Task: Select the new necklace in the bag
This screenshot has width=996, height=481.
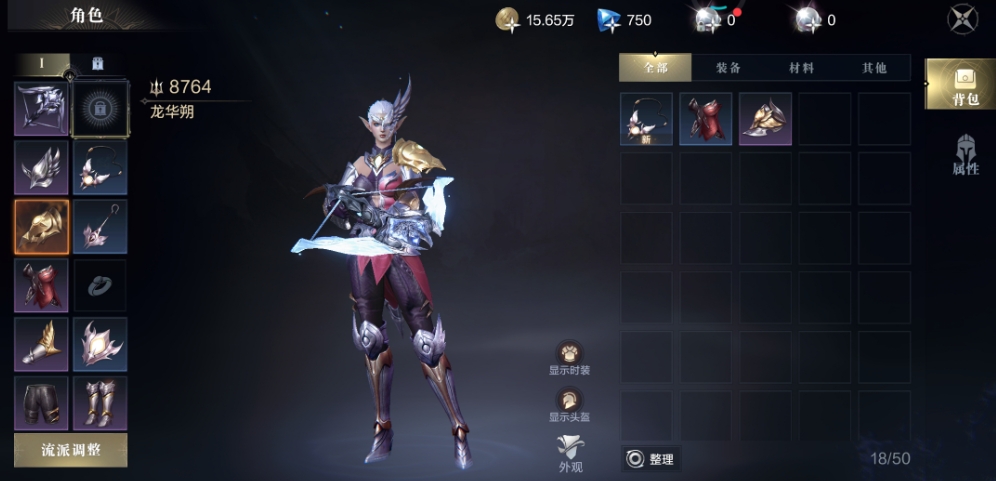Action: click(646, 119)
